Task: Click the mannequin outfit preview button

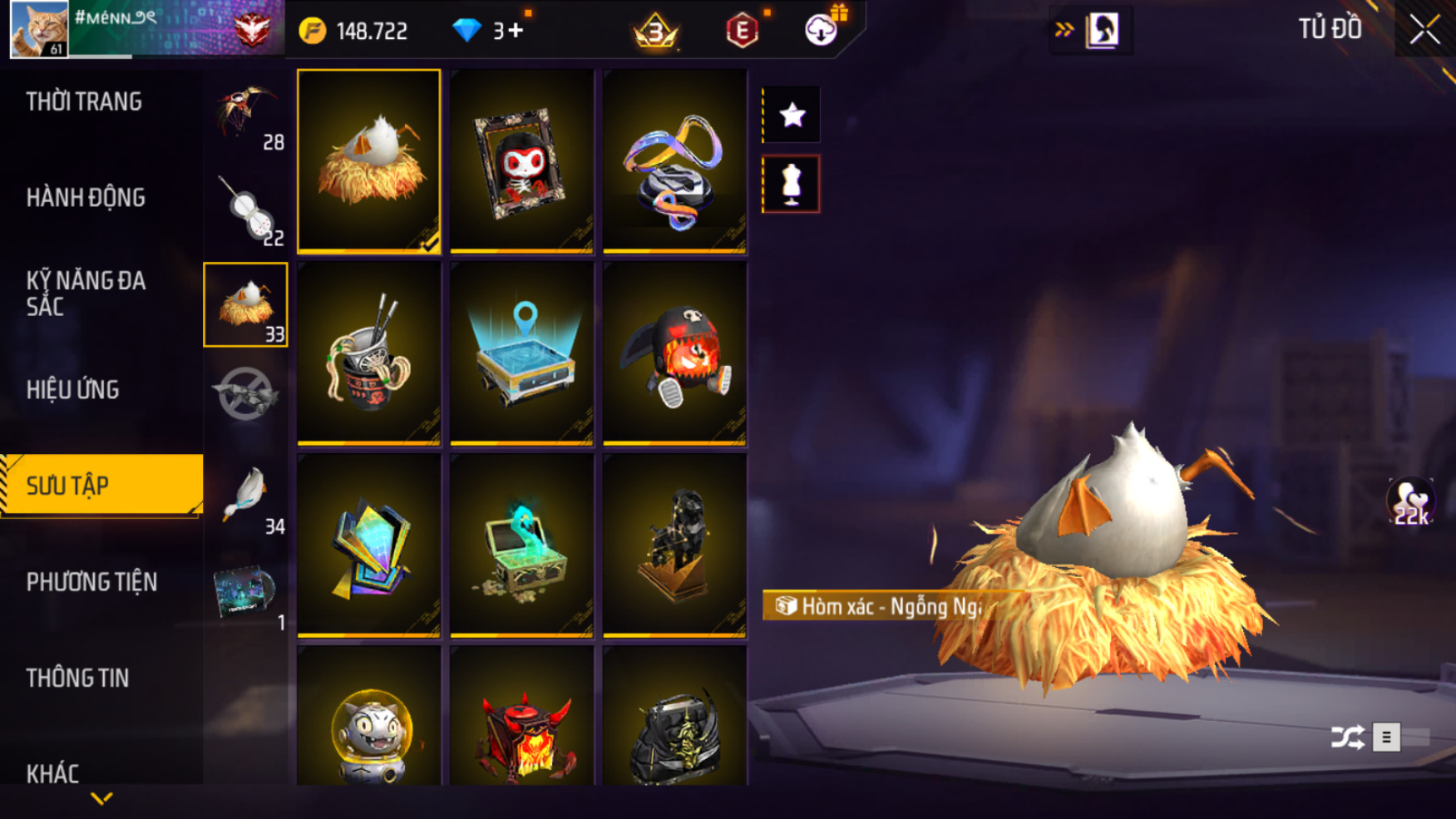Action: pos(792,184)
